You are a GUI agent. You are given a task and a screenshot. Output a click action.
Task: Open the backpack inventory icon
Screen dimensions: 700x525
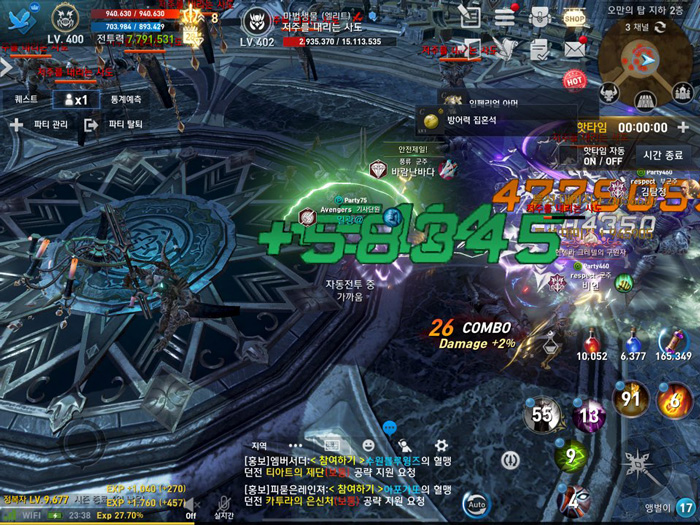pyautogui.click(x=540, y=17)
